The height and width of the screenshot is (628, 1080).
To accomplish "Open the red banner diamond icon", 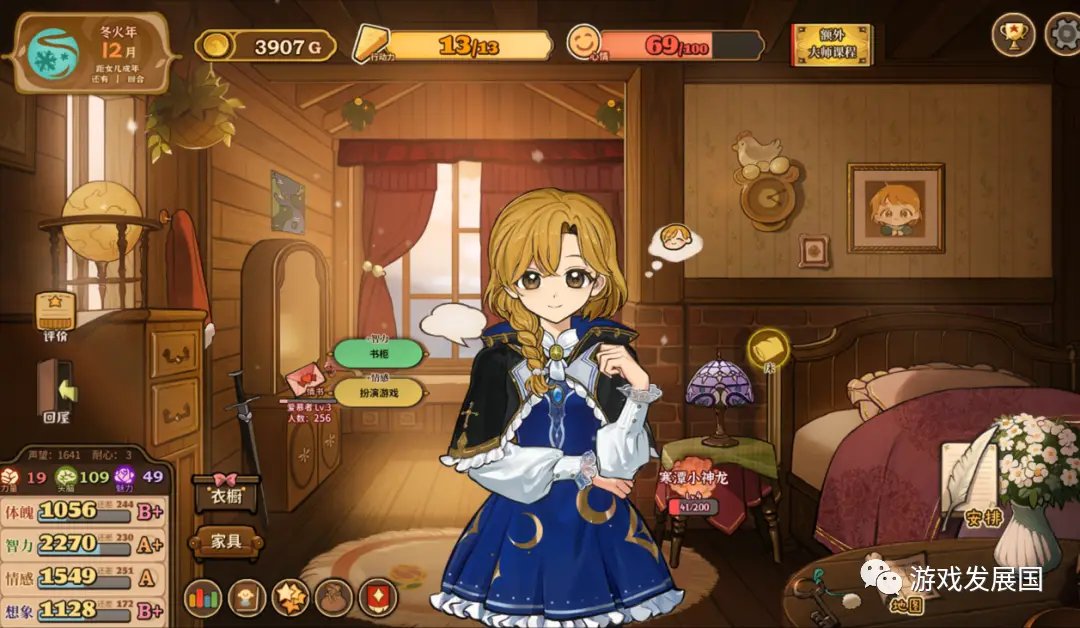I will click(x=379, y=598).
